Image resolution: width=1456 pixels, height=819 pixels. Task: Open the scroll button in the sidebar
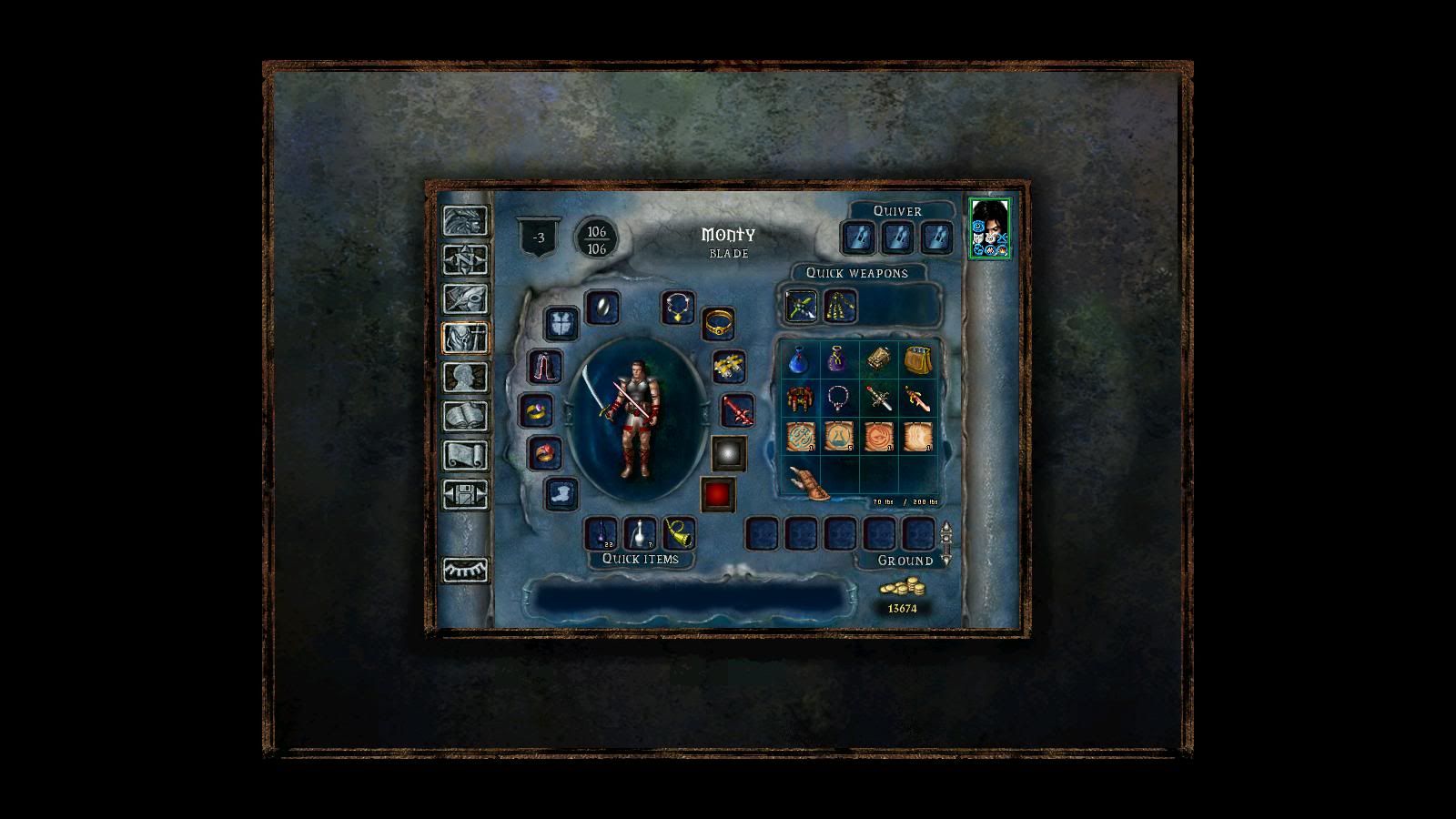point(465,455)
